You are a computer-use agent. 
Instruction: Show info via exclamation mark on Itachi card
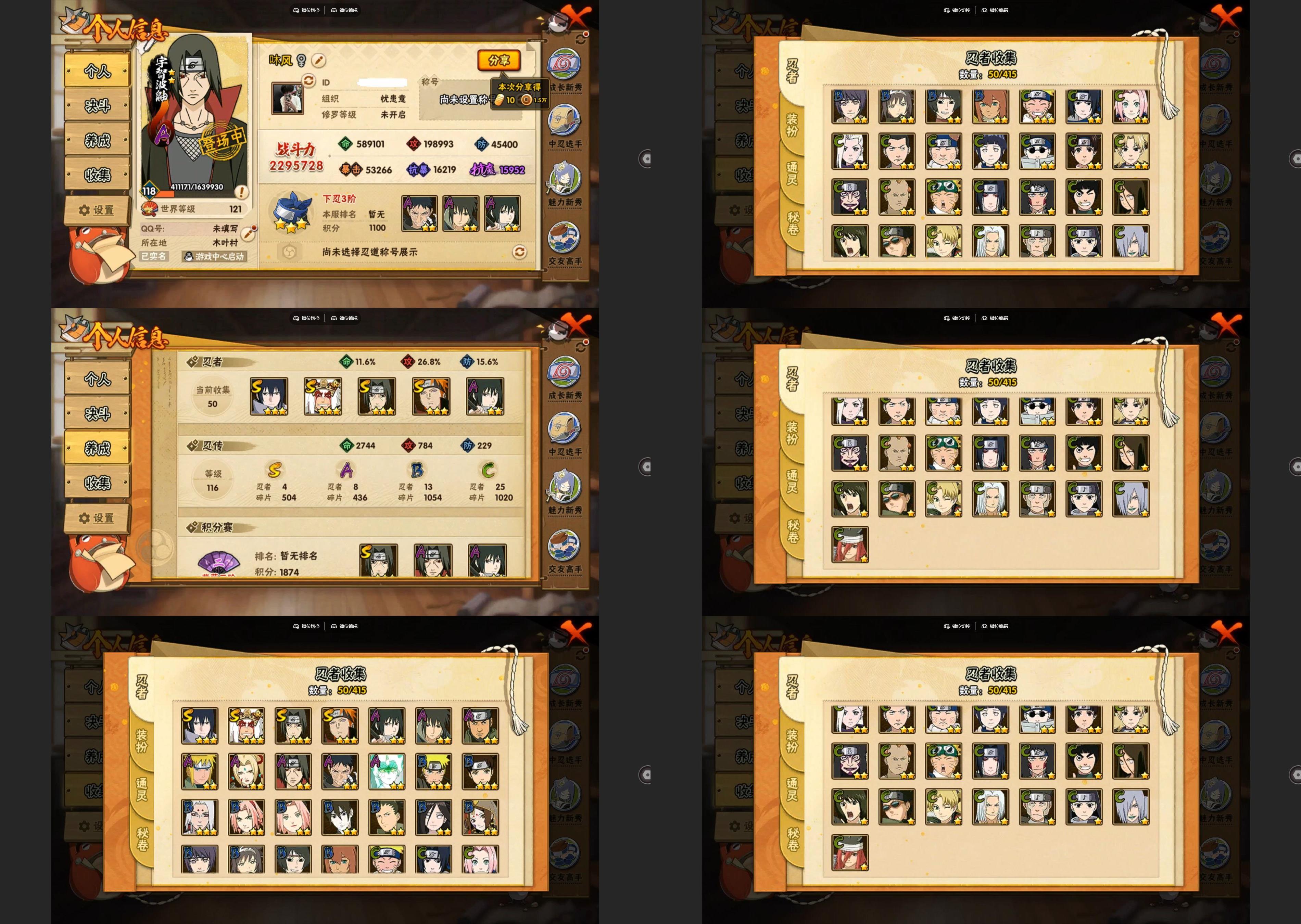(241, 192)
